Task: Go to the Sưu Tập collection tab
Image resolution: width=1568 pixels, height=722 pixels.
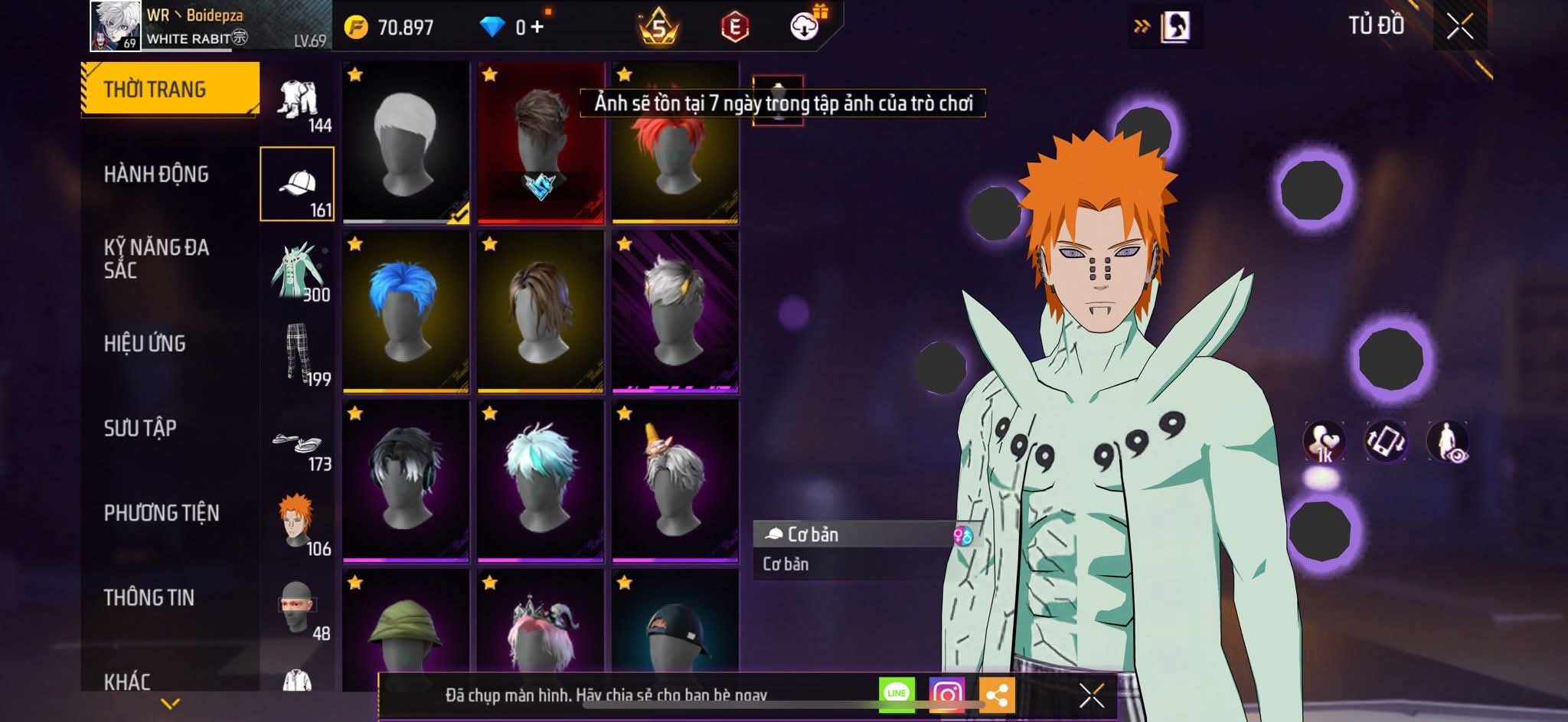Action: click(x=140, y=428)
